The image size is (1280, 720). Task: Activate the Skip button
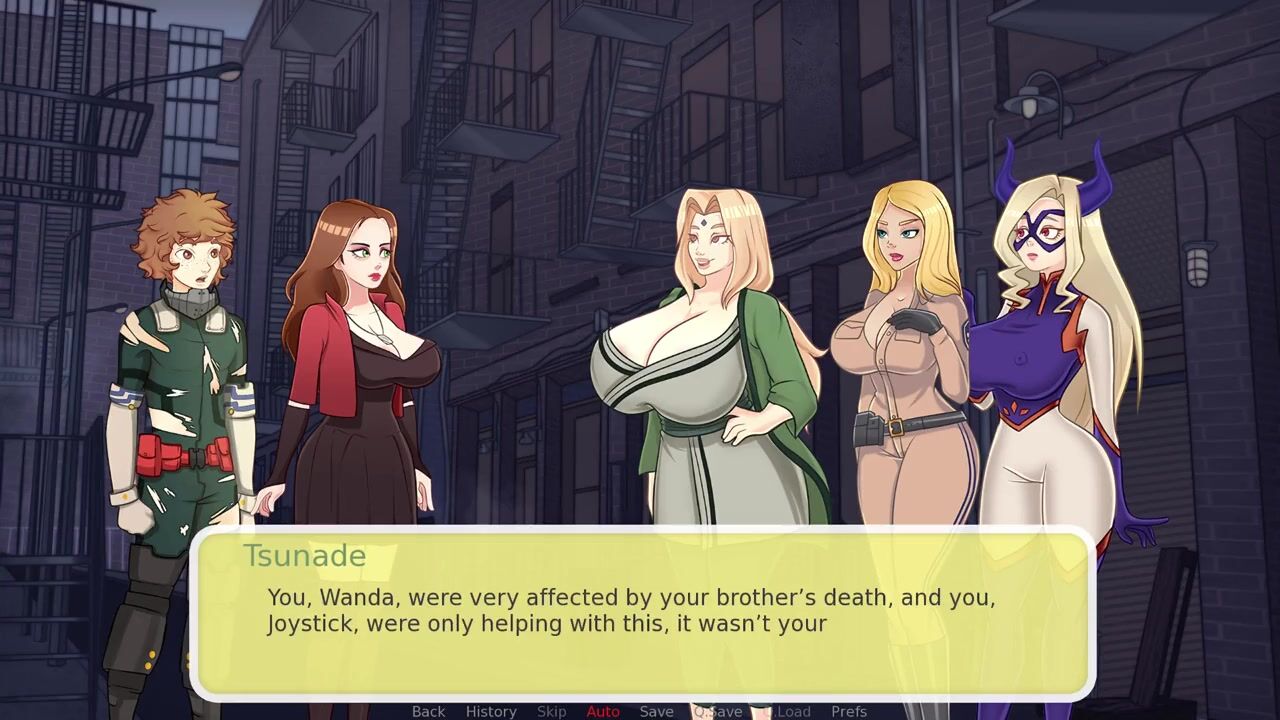551,711
